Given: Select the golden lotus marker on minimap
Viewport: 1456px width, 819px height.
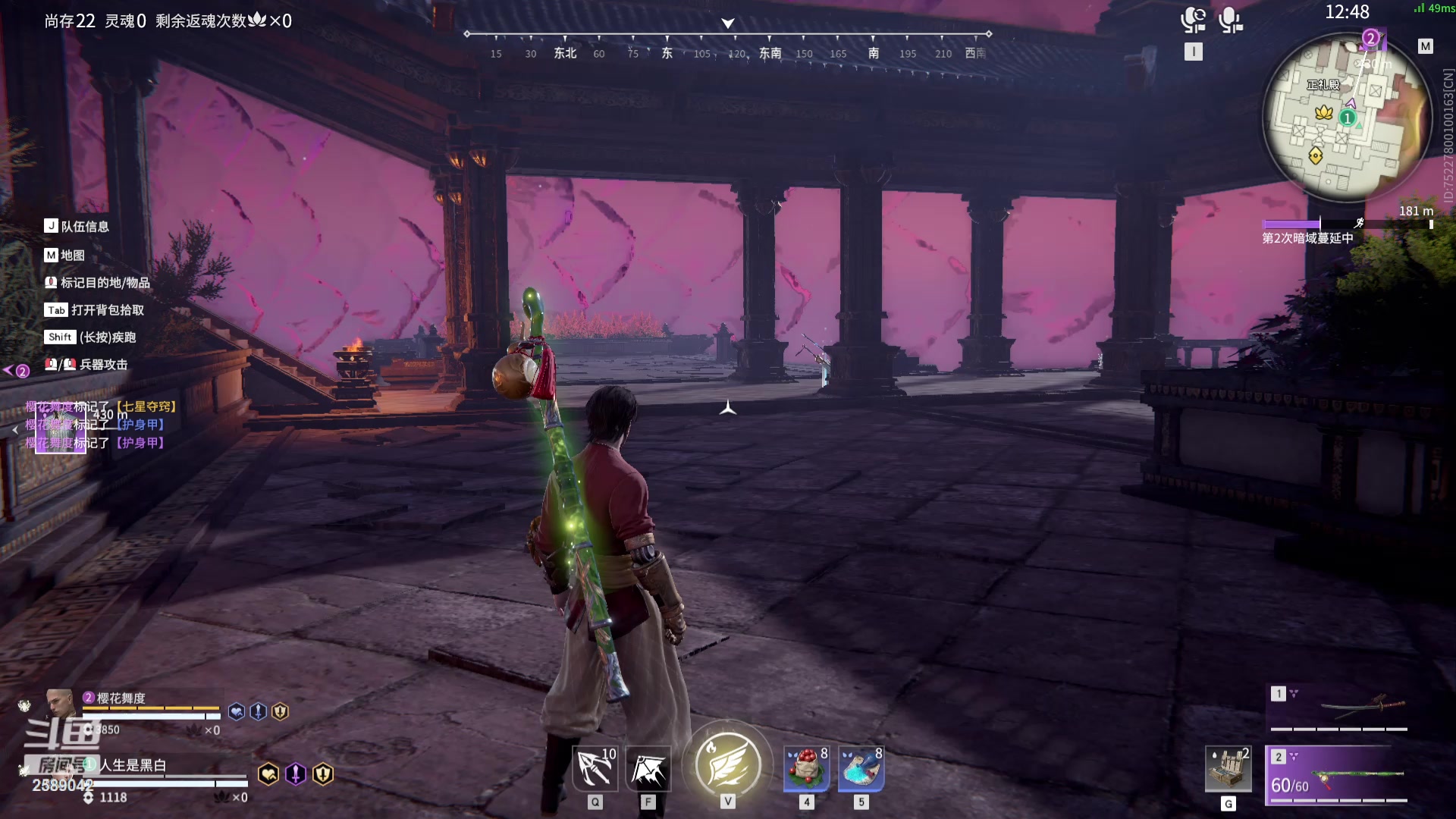Looking at the screenshot, I should point(1324,112).
